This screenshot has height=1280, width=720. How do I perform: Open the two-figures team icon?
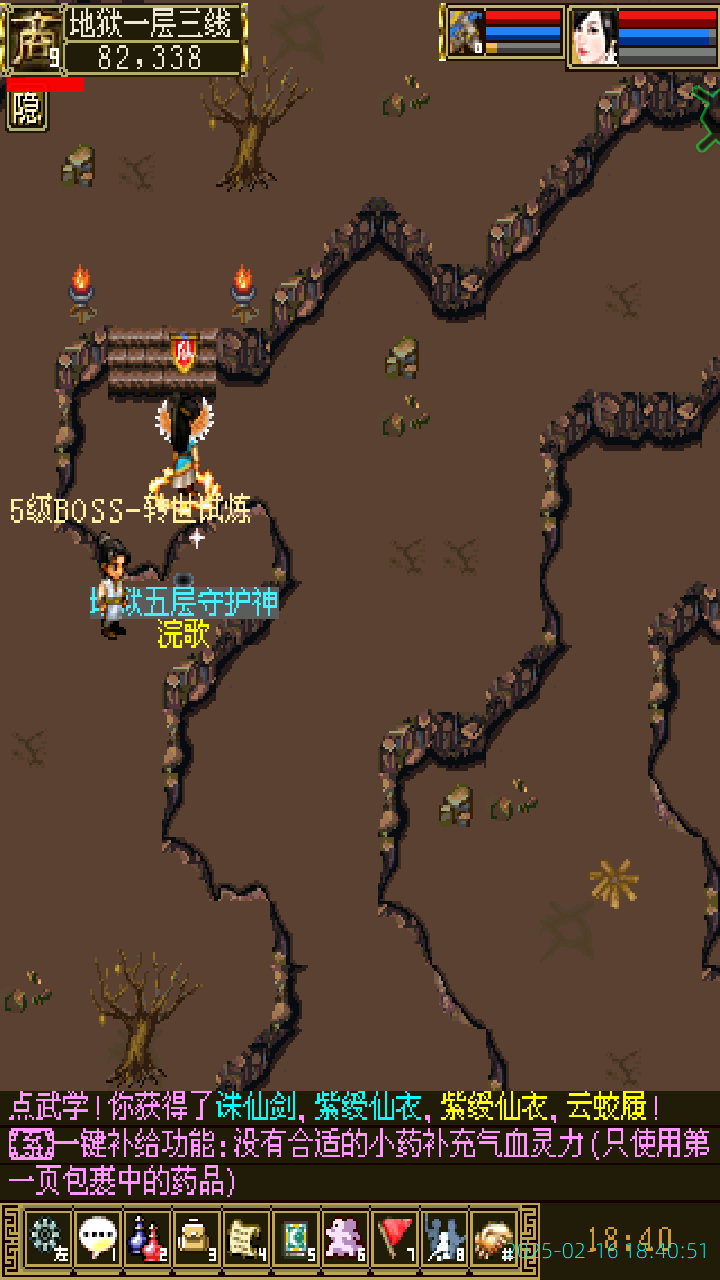click(x=445, y=1238)
